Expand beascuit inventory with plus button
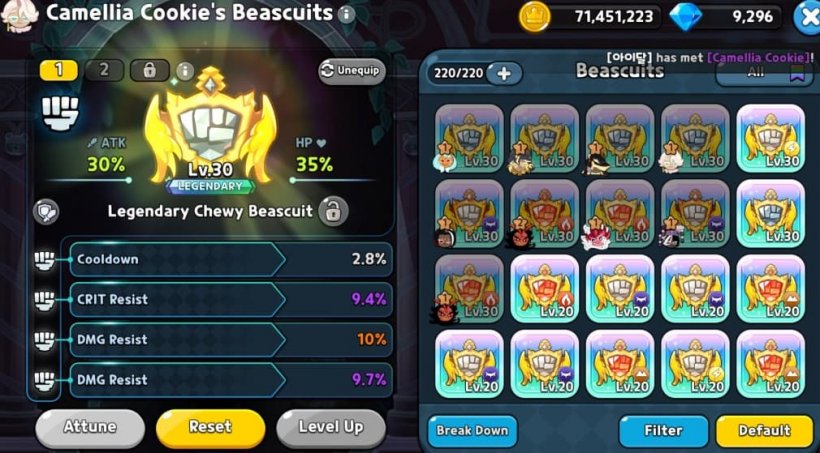 click(x=504, y=73)
